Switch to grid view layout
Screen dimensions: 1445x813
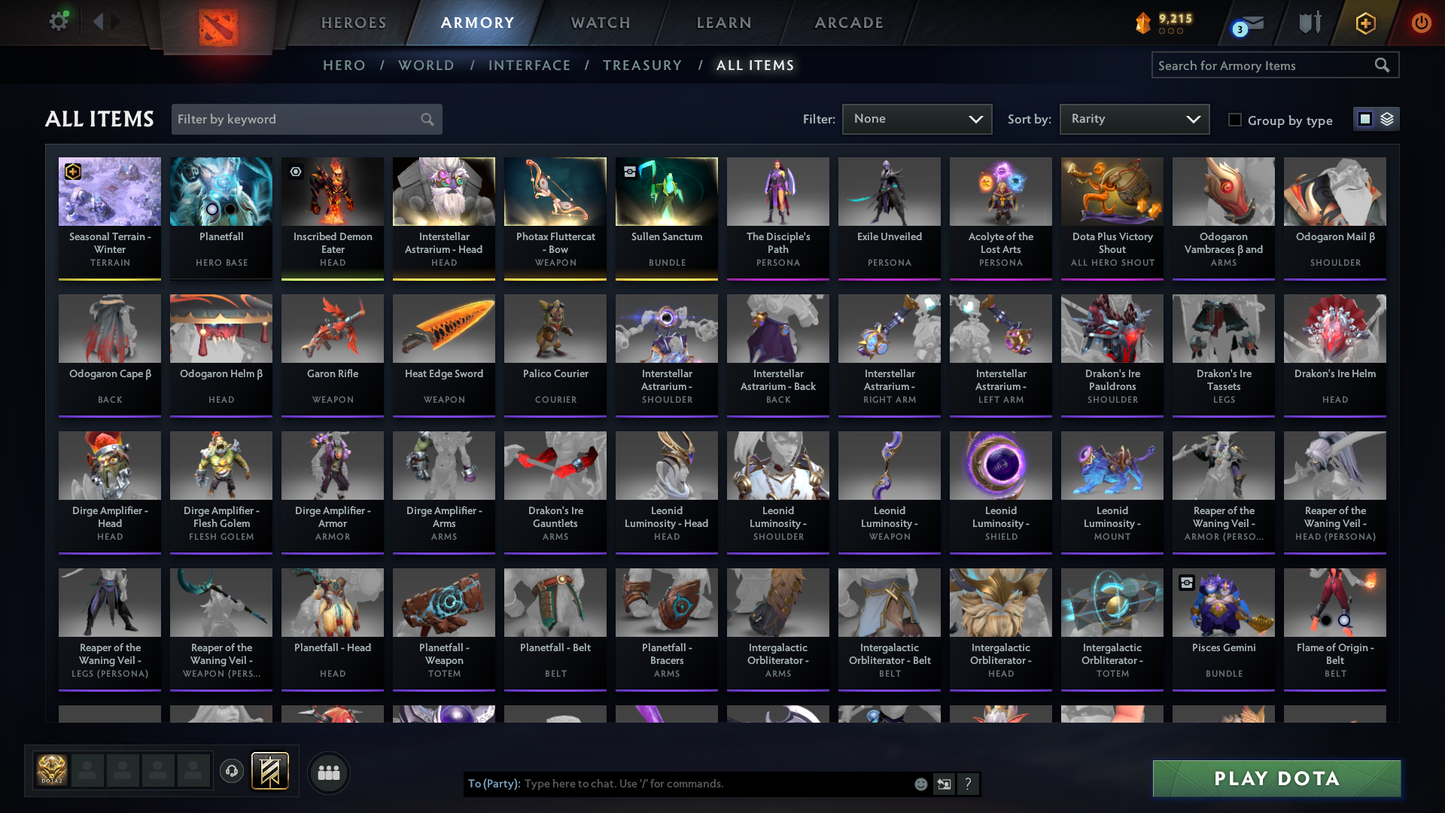point(1364,118)
